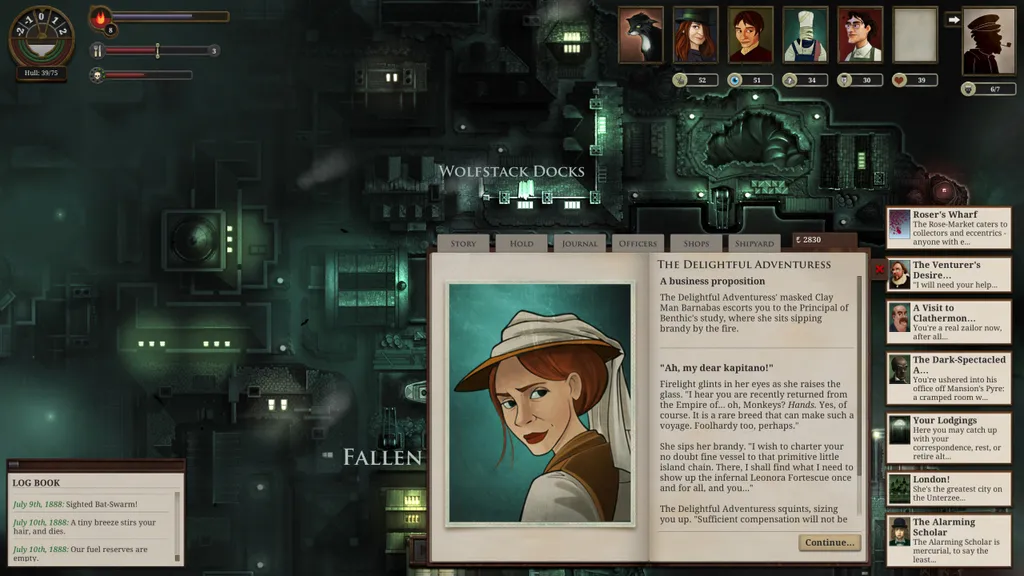1024x576 pixels.
Task: Open the Officers tab
Action: pos(638,243)
